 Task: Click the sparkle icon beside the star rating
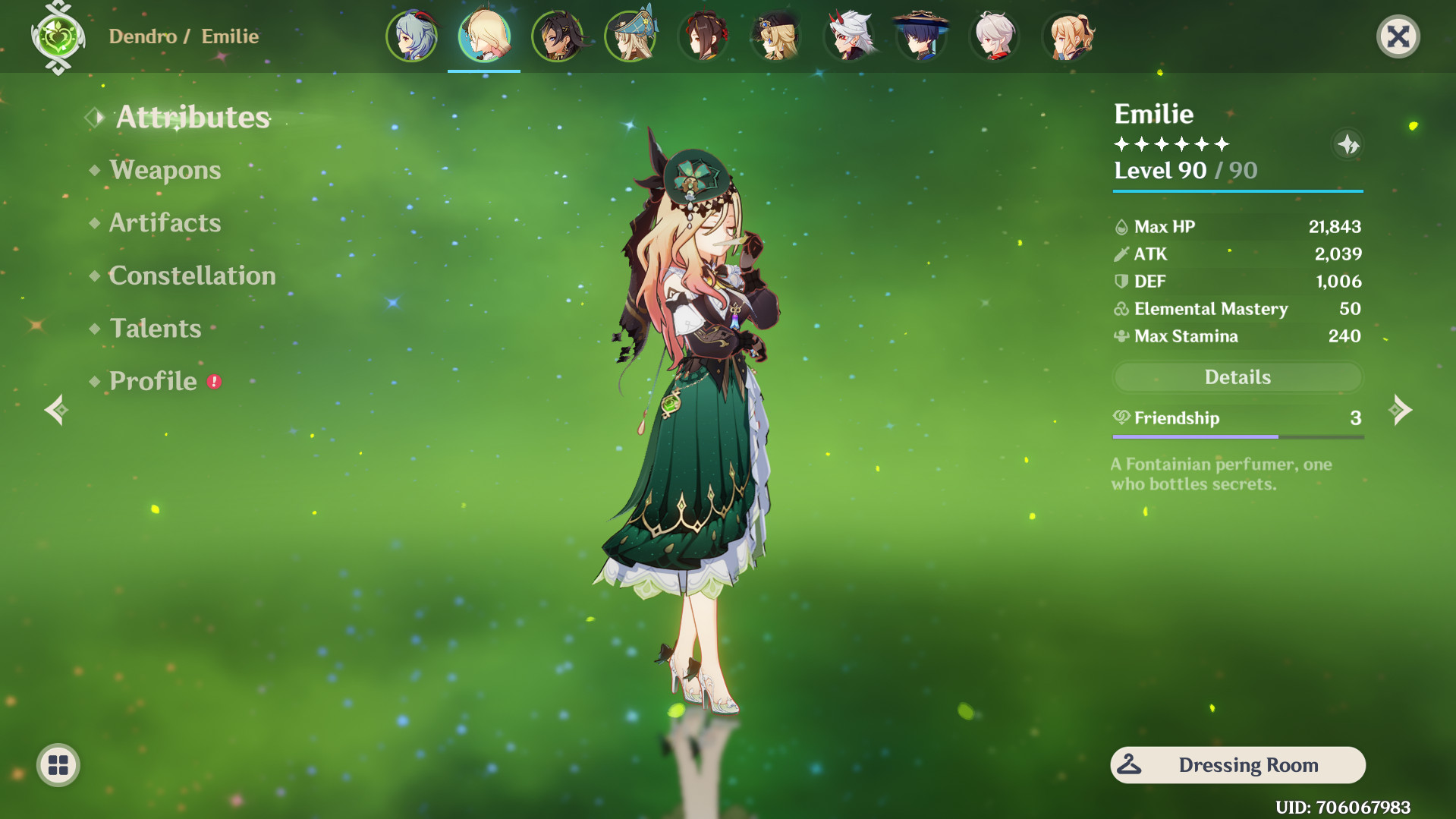[x=1348, y=145]
